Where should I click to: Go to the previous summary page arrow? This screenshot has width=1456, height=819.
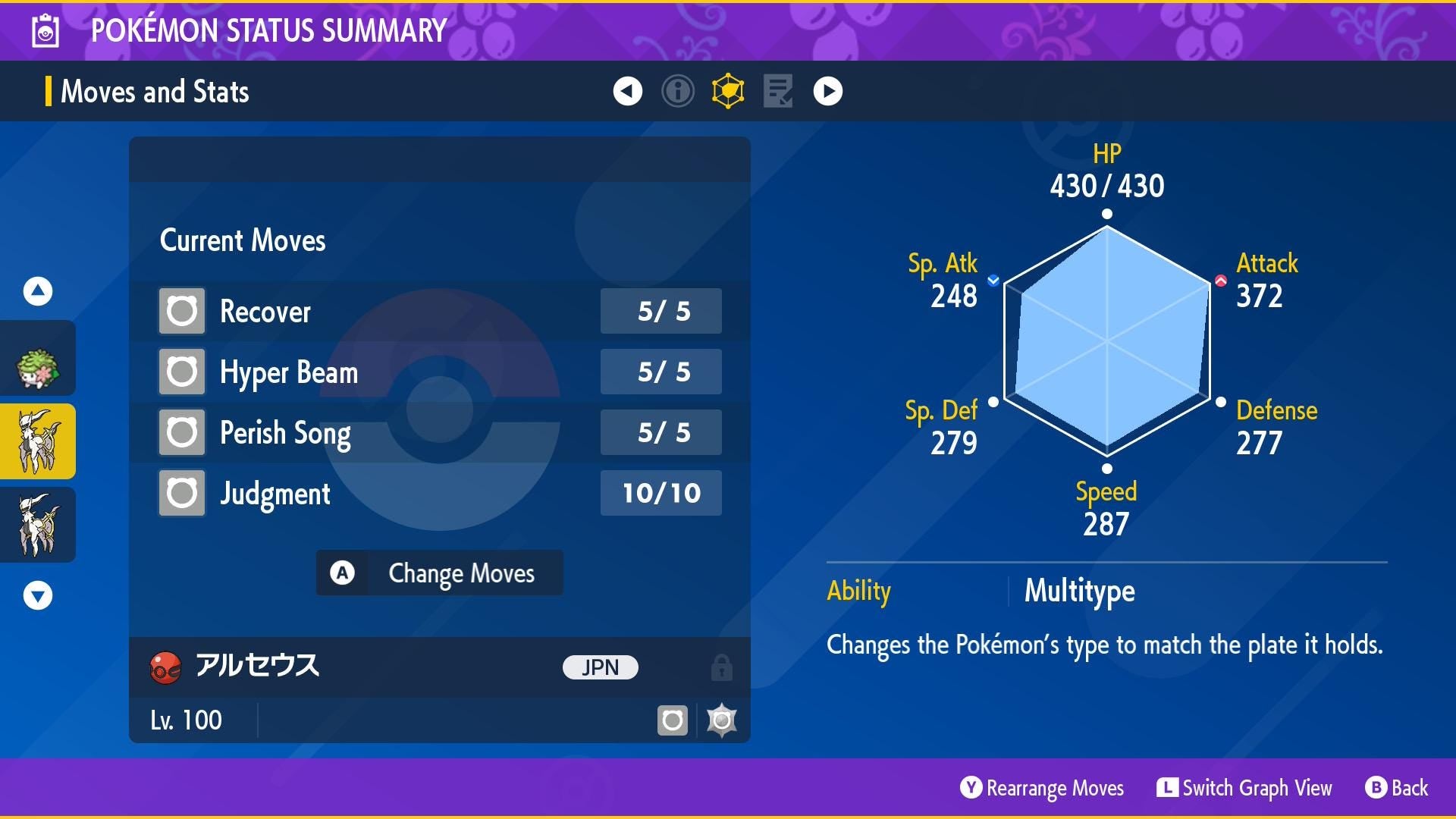[627, 91]
